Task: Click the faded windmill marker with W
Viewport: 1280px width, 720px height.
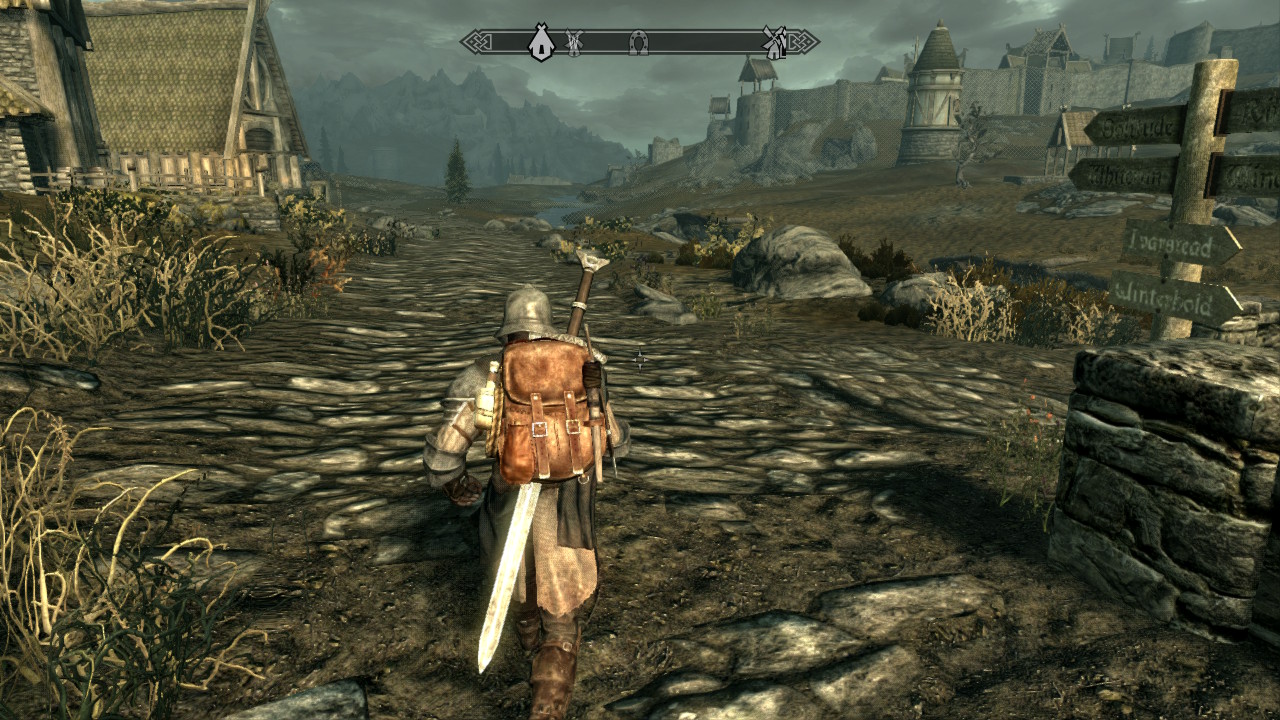Action: coord(574,42)
